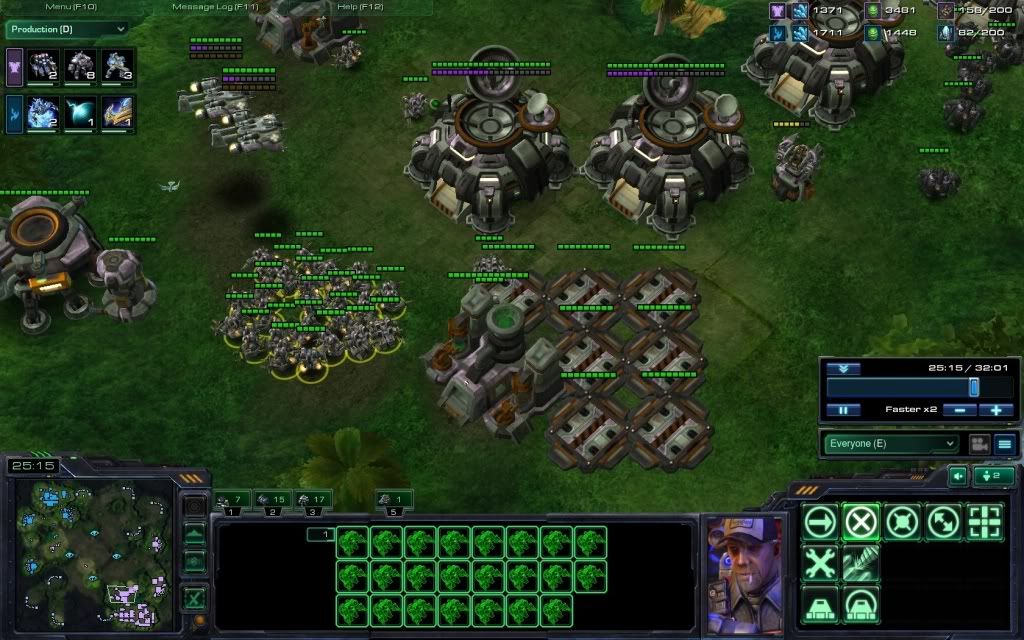The image size is (1024, 640).
Task: Activate the Move command
Action: tap(820, 521)
